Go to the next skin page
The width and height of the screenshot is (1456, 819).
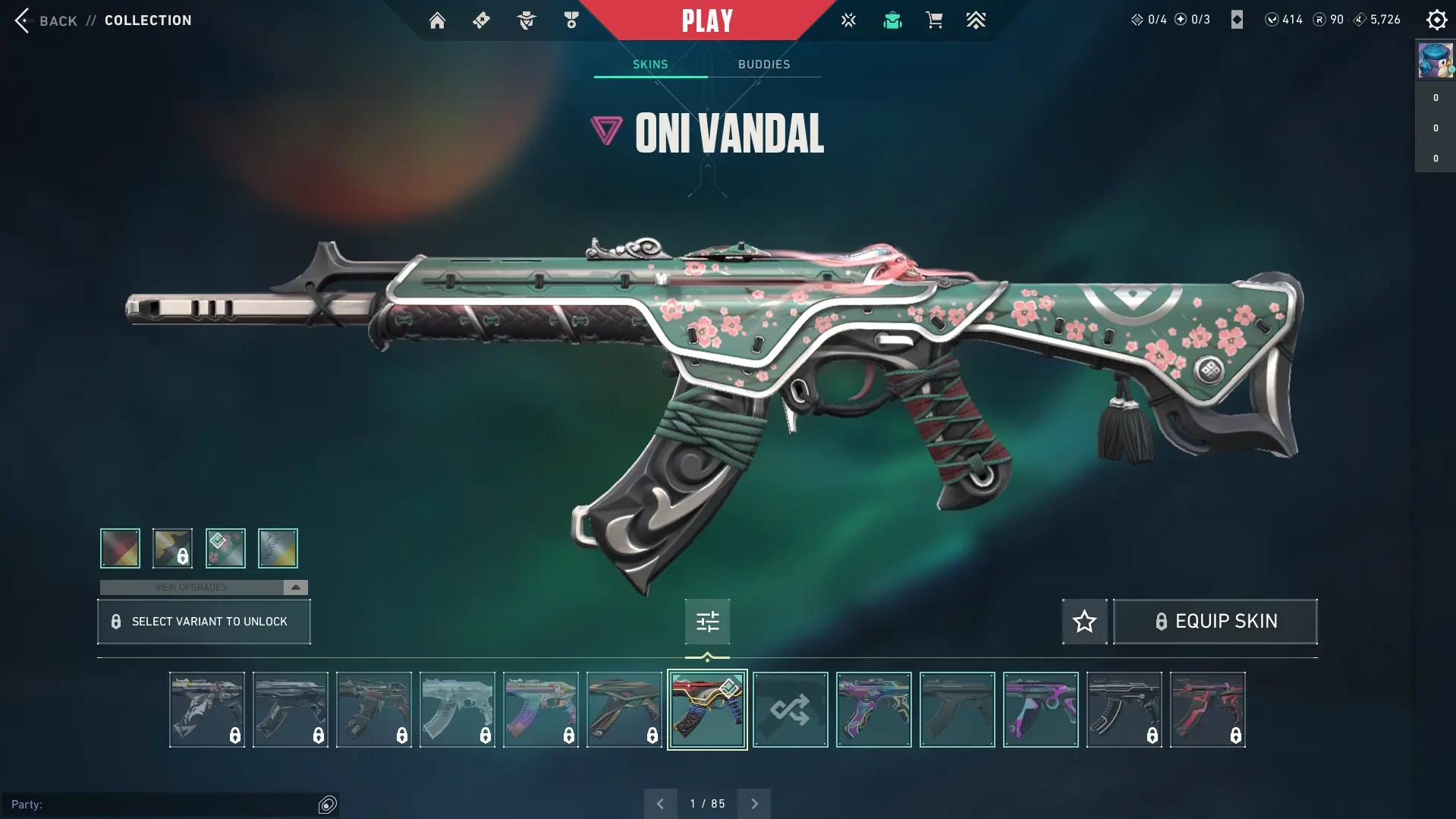(754, 804)
